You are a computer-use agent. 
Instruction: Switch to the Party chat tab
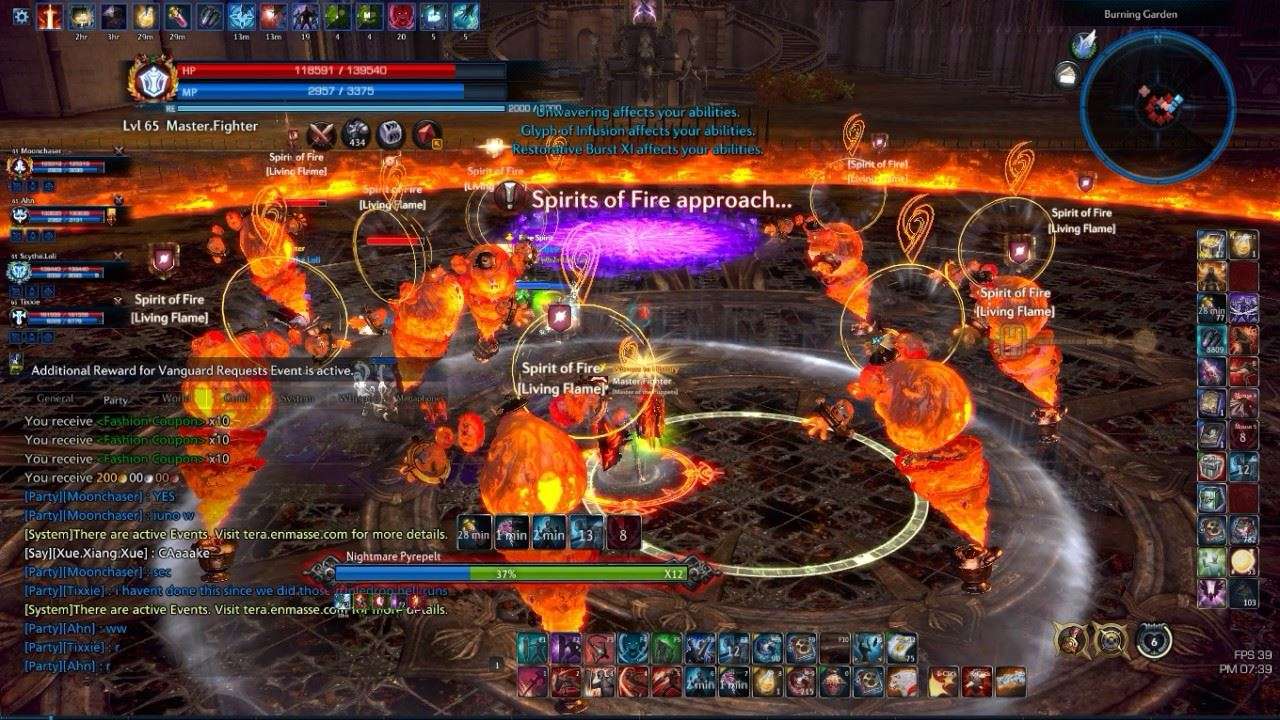tap(116, 398)
